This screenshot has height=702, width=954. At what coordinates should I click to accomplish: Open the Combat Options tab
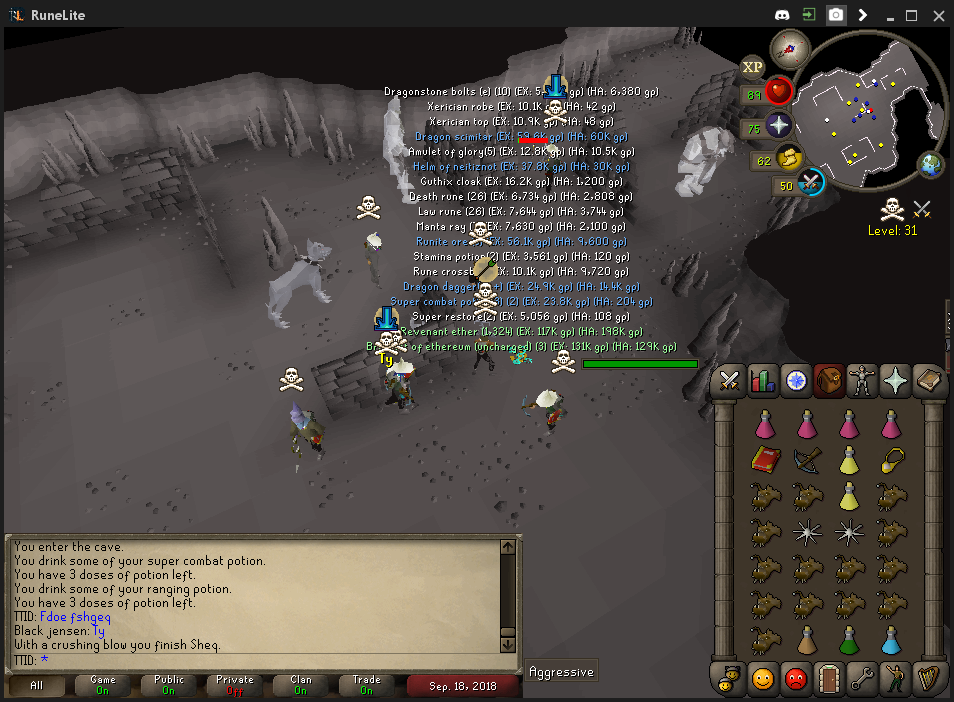pyautogui.click(x=730, y=381)
